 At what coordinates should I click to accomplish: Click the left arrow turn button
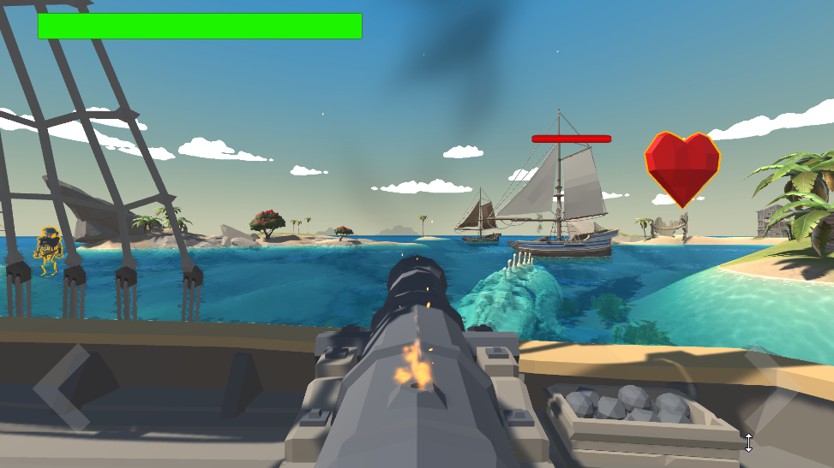click(x=60, y=385)
